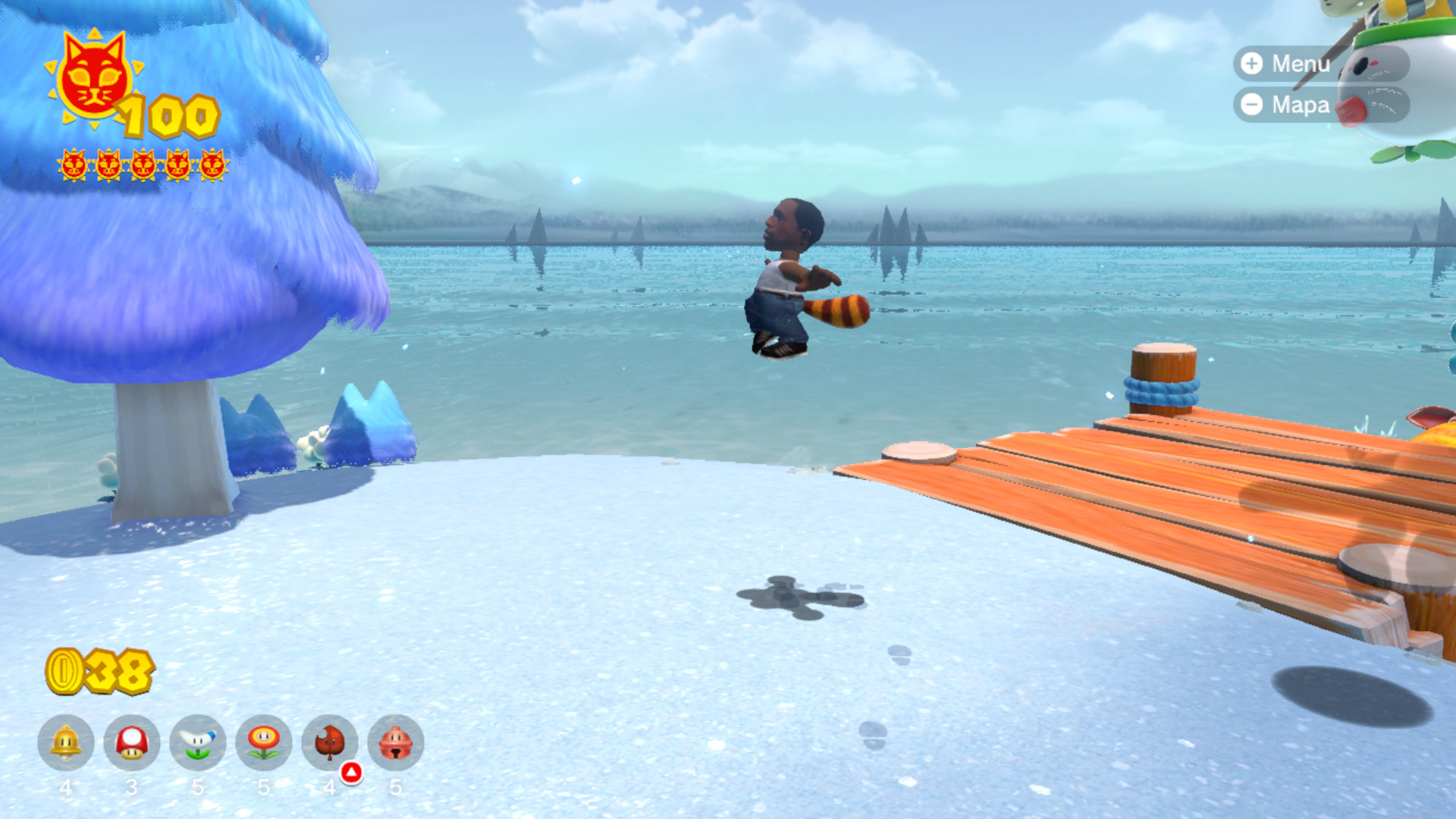Click the Menu label text
The height and width of the screenshot is (819, 1456).
[1302, 64]
